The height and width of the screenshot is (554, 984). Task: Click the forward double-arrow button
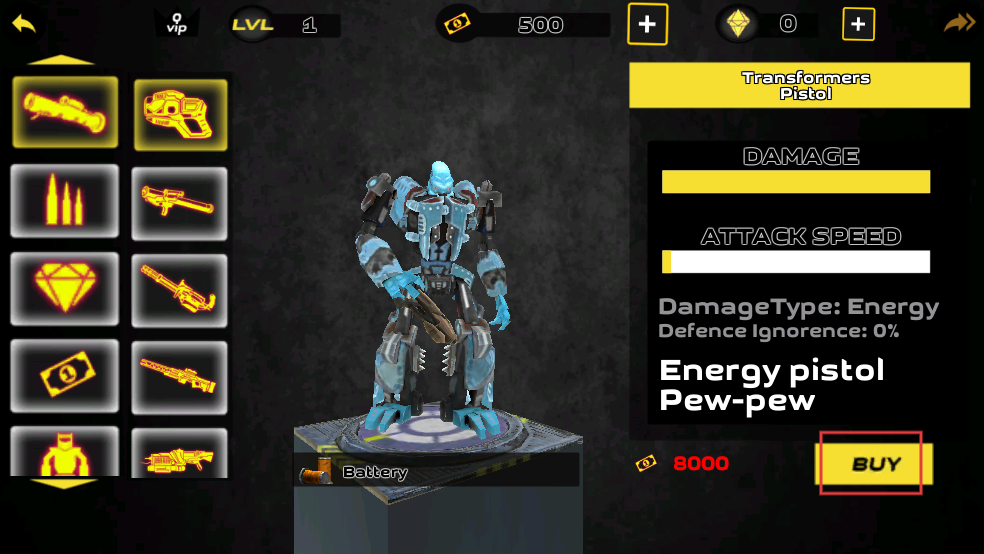959,22
